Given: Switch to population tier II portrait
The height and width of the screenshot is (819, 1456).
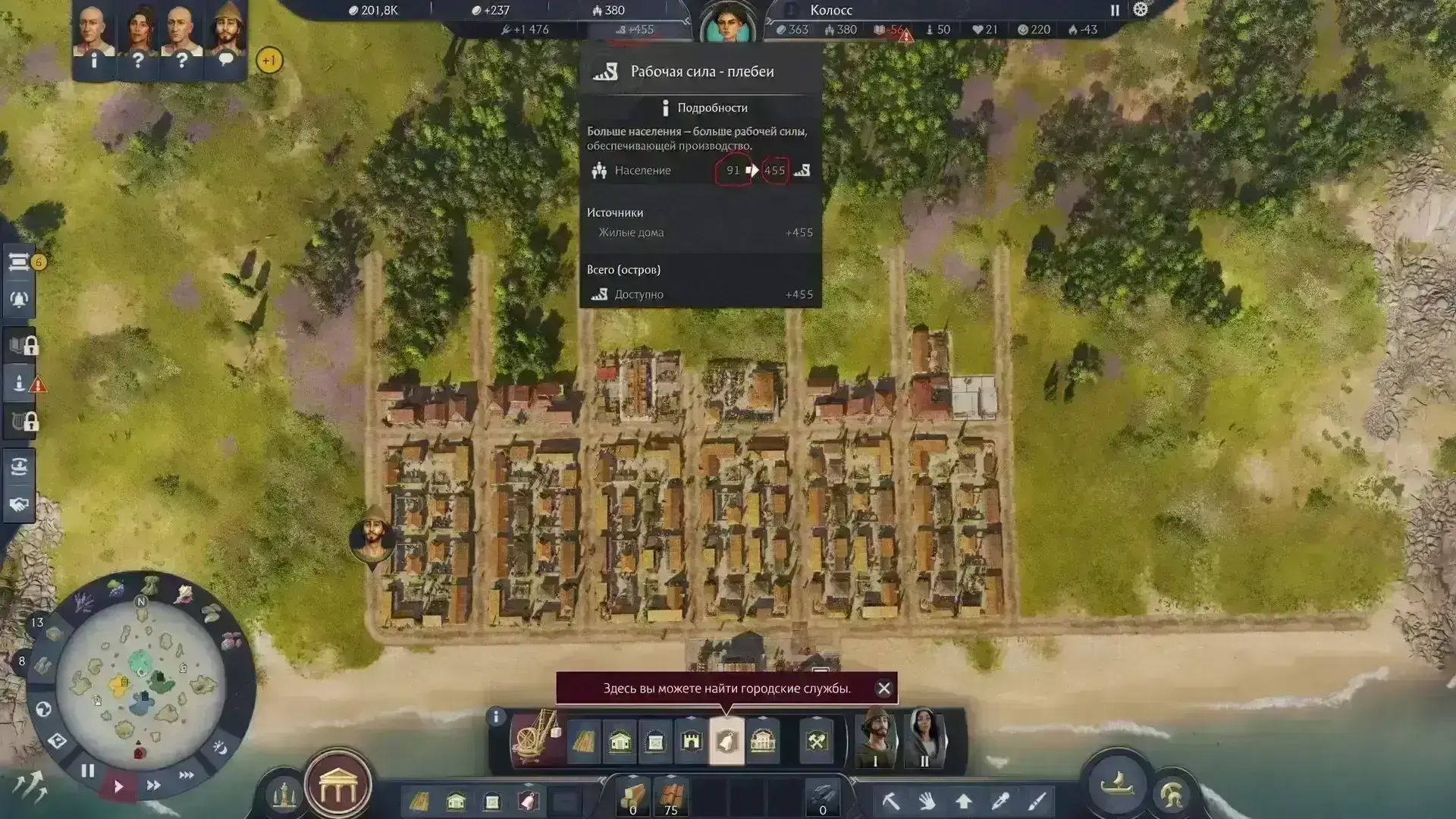Looking at the screenshot, I should tap(924, 739).
